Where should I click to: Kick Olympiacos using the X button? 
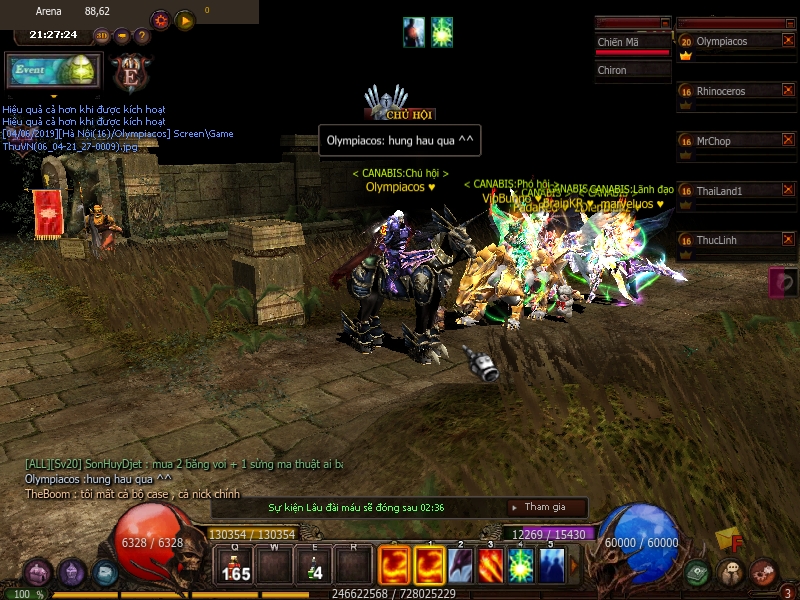tap(788, 41)
